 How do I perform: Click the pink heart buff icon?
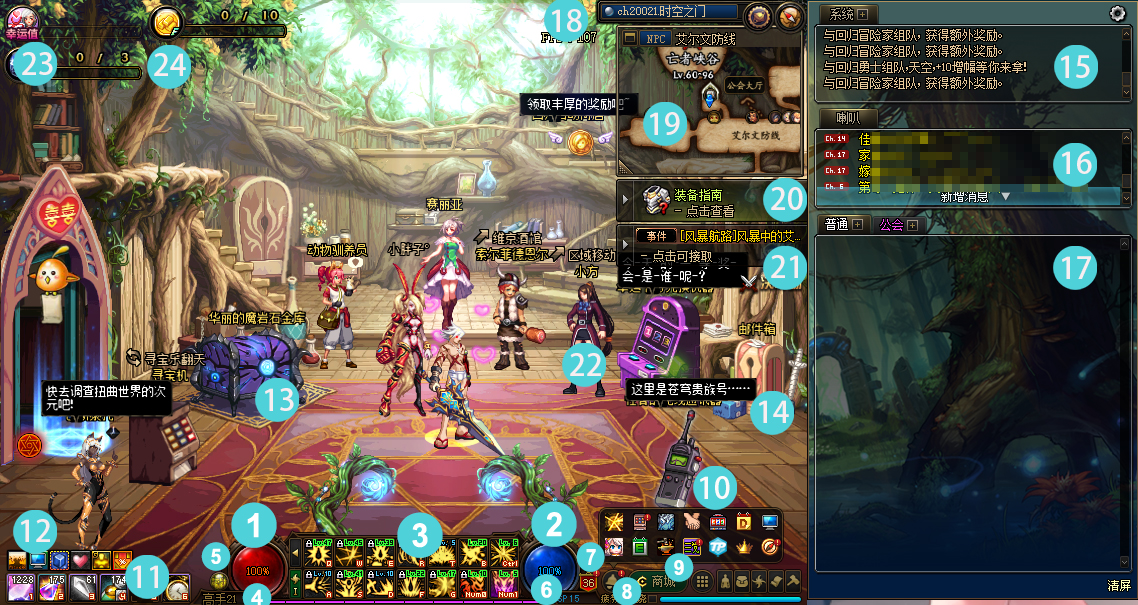[x=80, y=560]
